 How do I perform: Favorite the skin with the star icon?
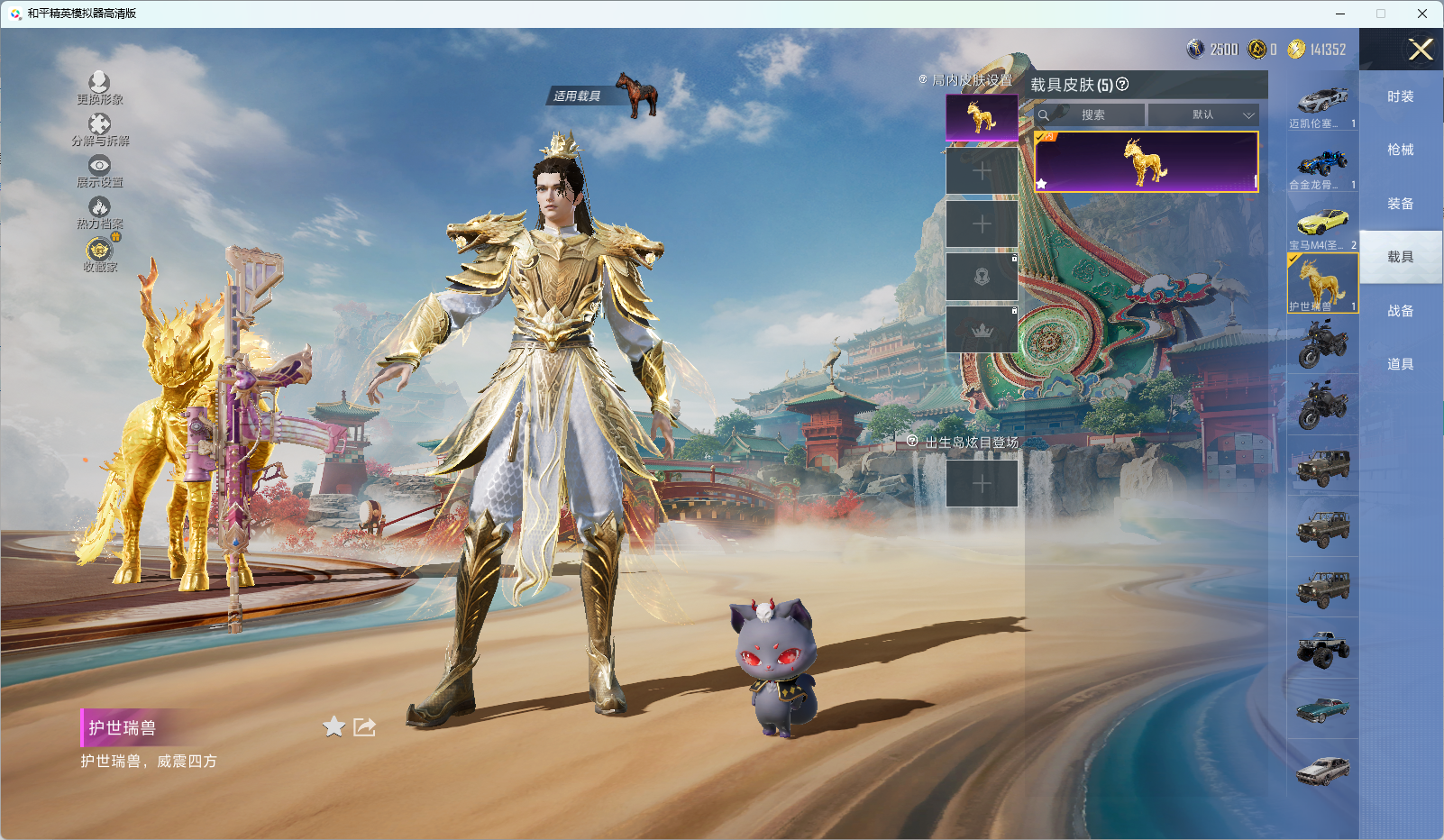[334, 726]
